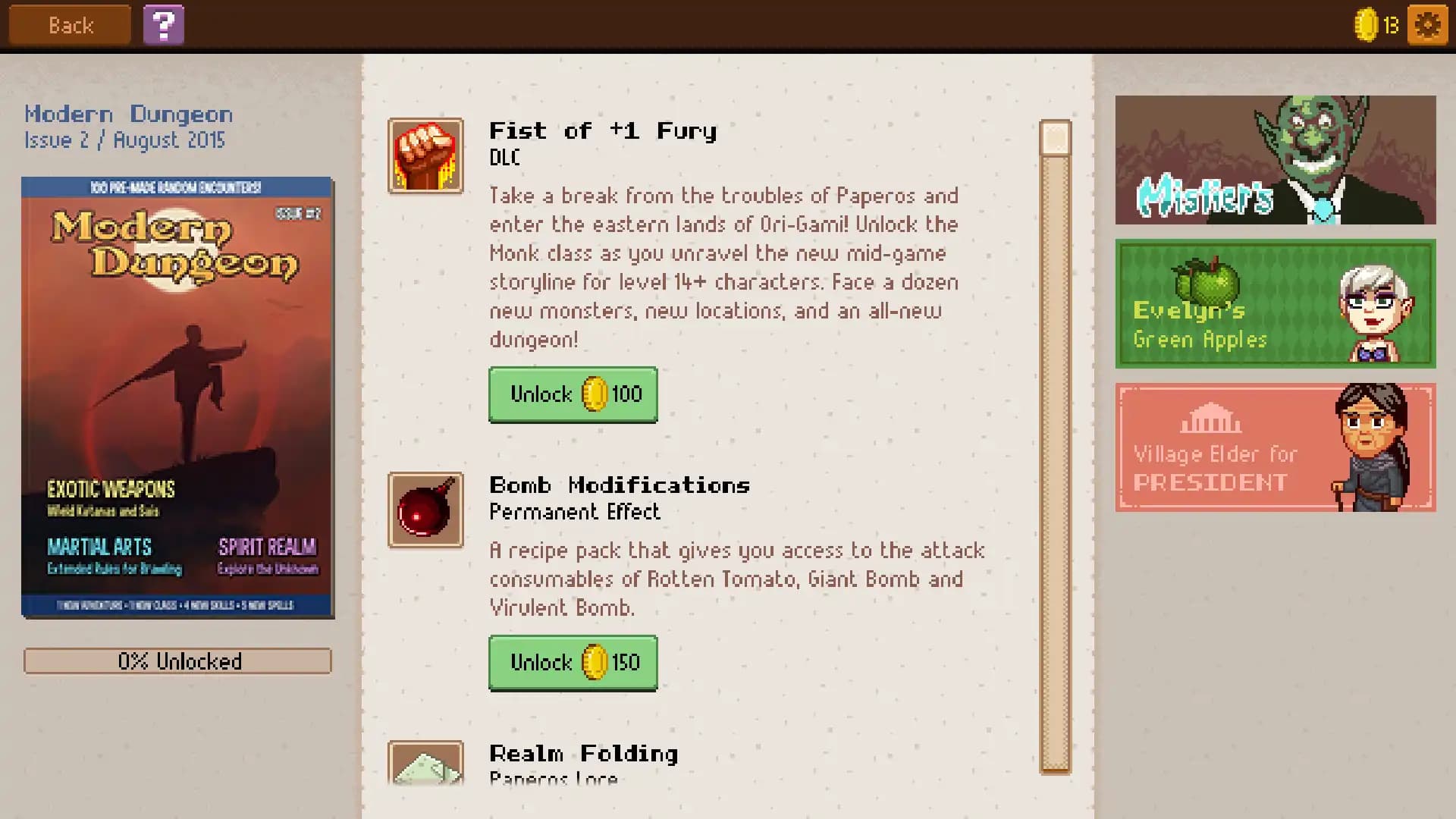Viewport: 1456px width, 819px height.
Task: Click the coin icon inside Unlock 150 button
Action: click(595, 662)
